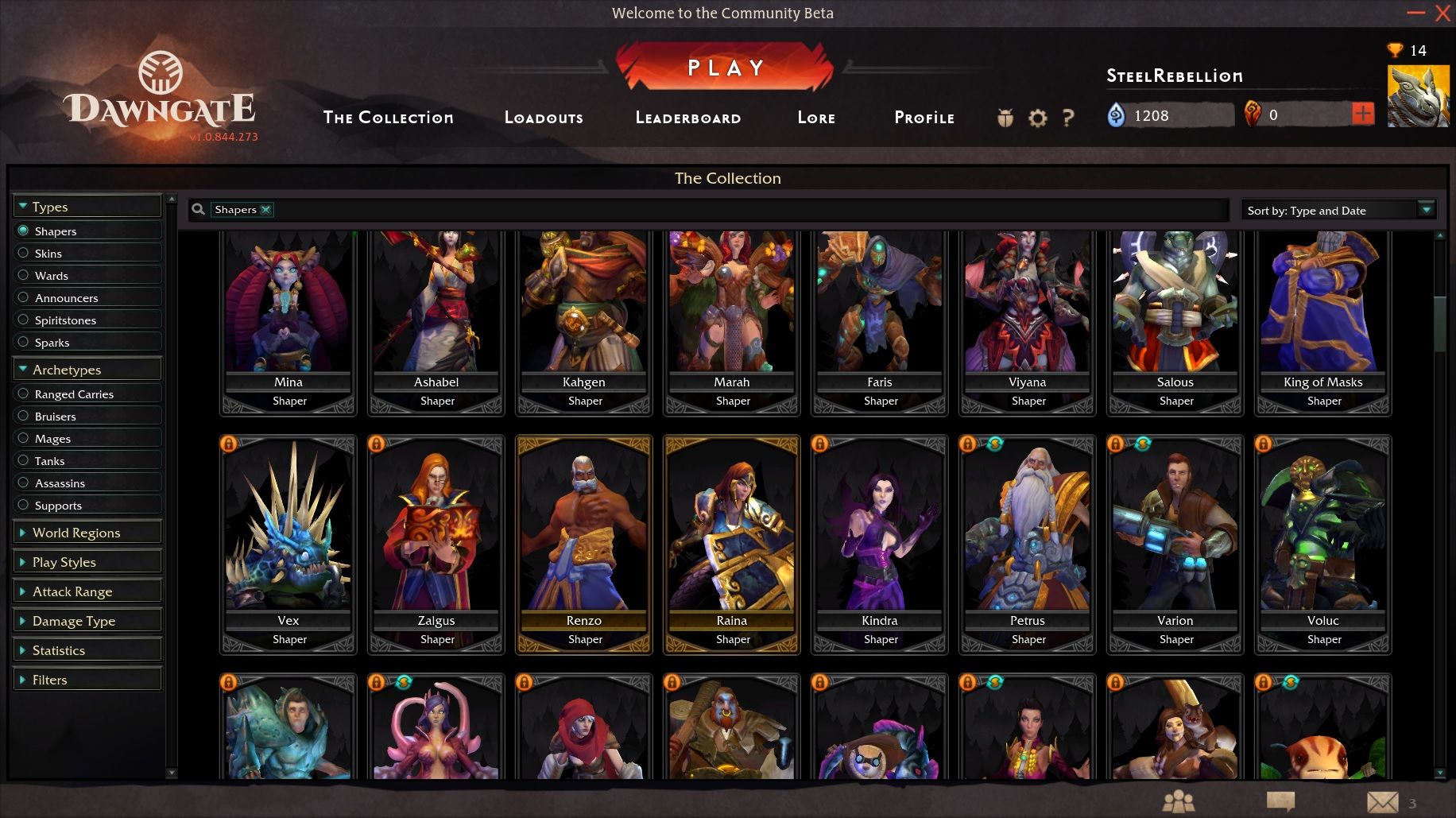Image resolution: width=1456 pixels, height=818 pixels.
Task: Add currency with the red plus button
Action: (x=1362, y=114)
